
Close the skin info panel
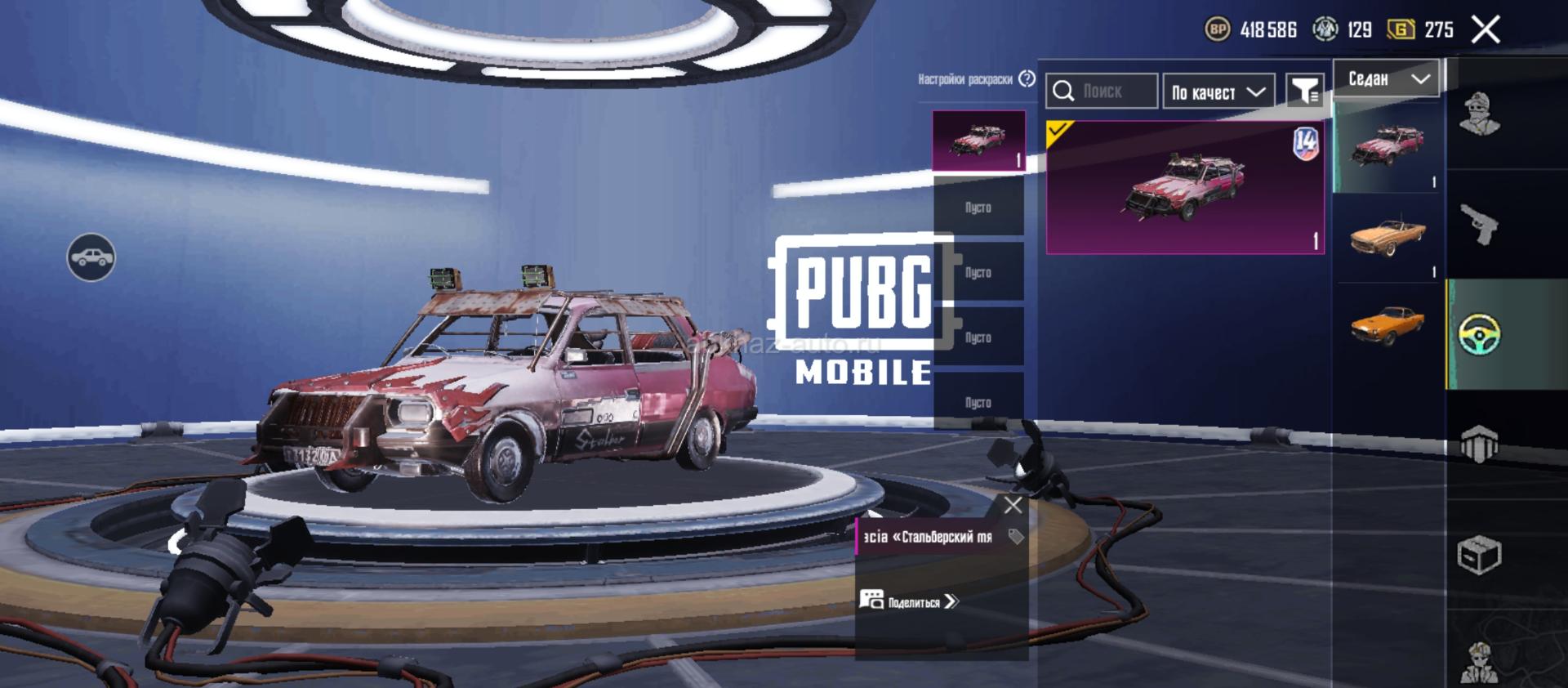[1013, 506]
